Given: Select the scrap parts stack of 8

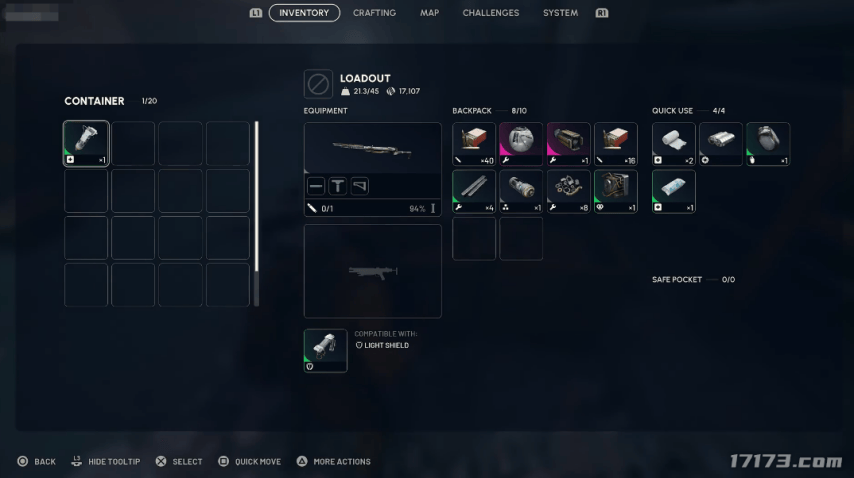Looking at the screenshot, I should (x=568, y=191).
